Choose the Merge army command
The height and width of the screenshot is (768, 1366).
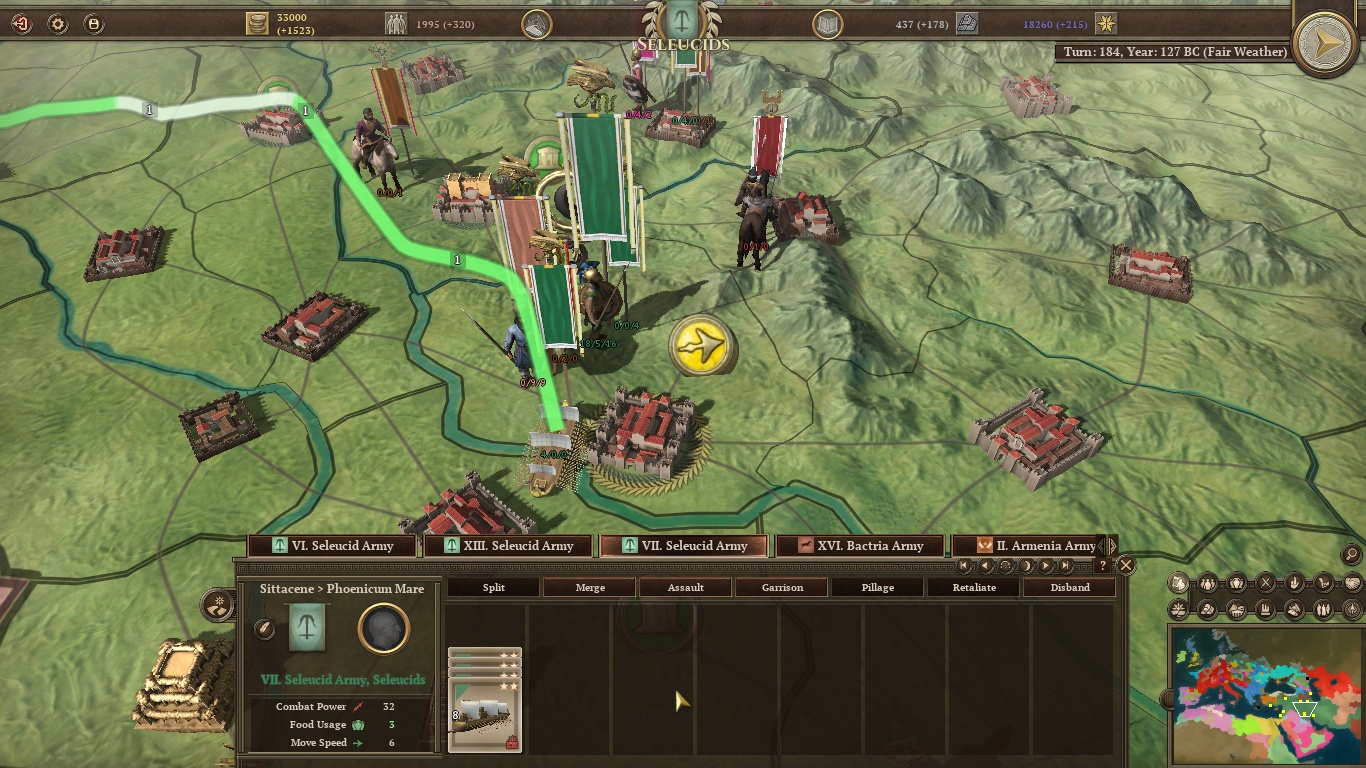click(x=590, y=588)
